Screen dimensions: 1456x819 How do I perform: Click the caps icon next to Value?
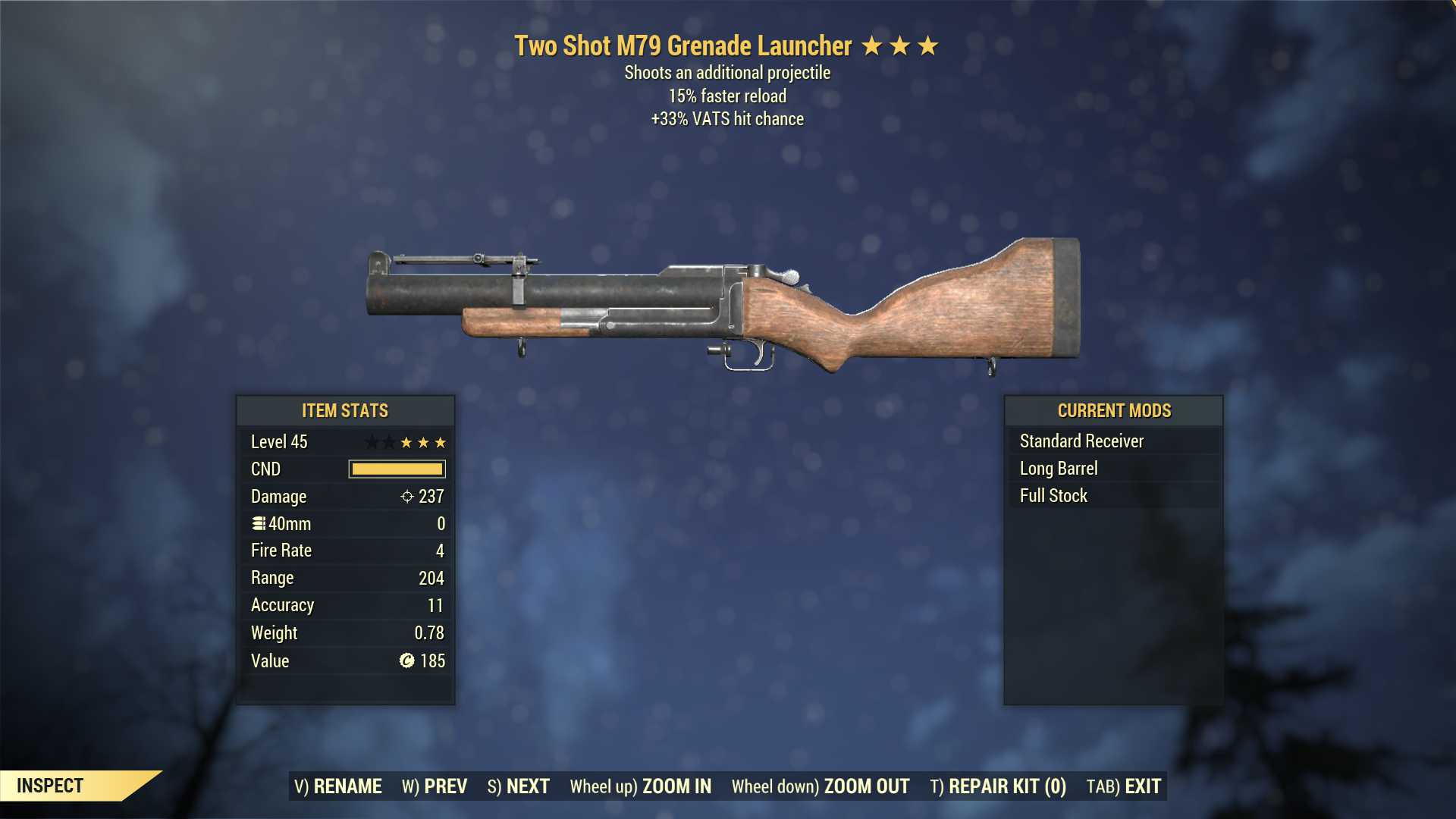407,661
